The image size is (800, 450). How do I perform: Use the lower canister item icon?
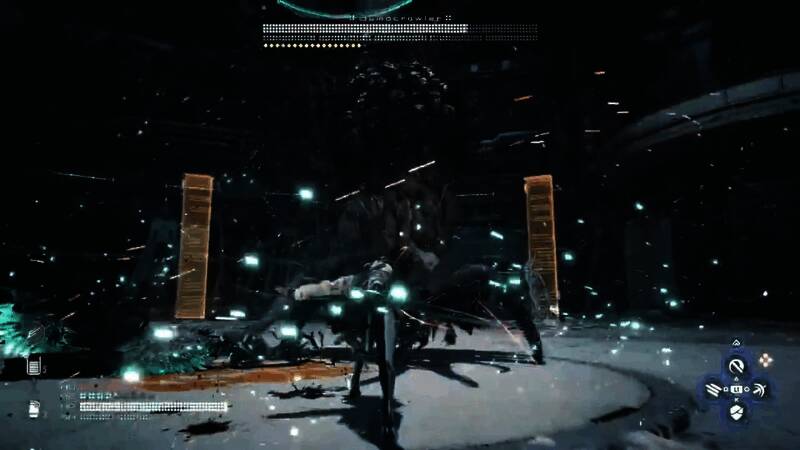pos(35,408)
